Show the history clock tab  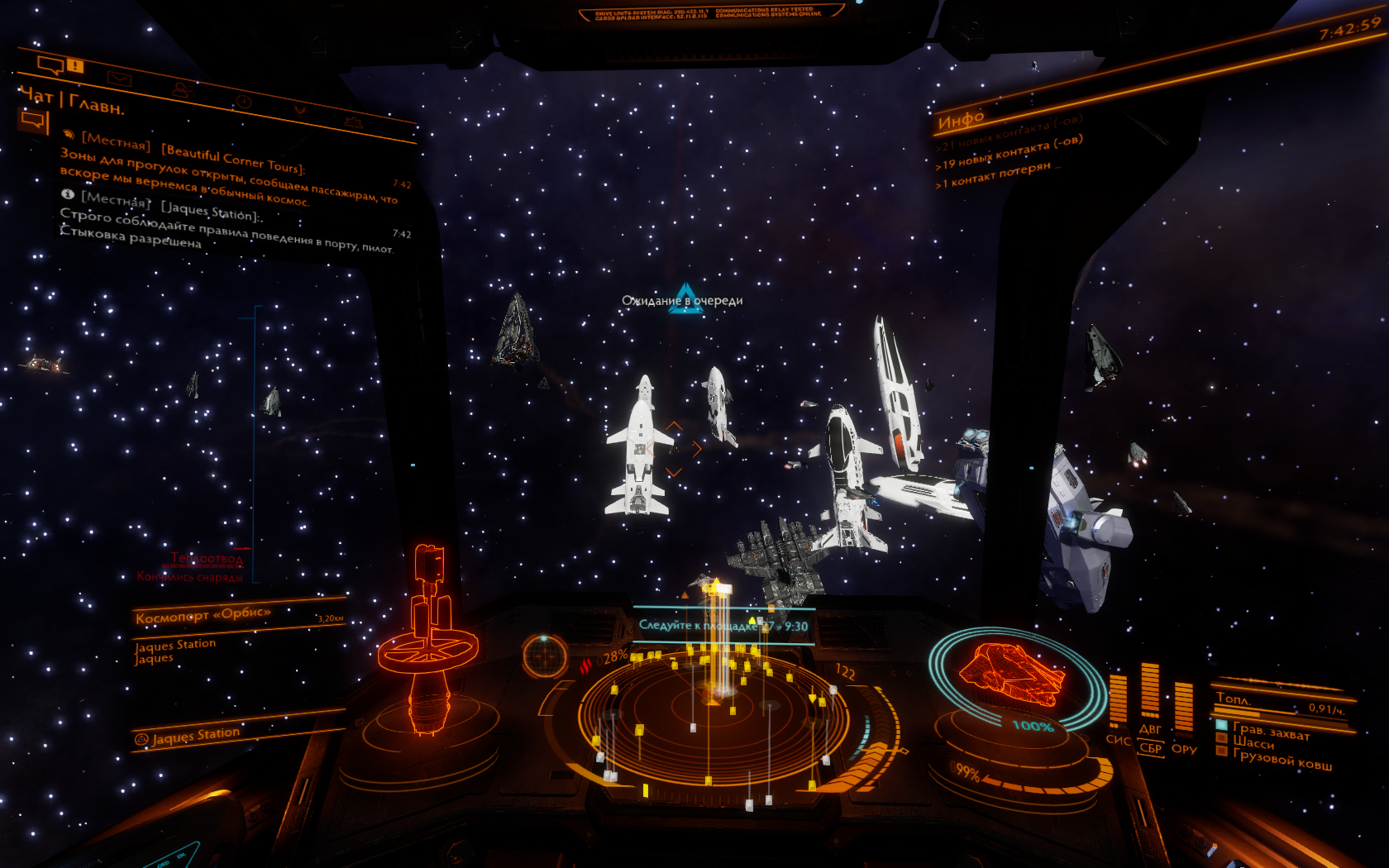point(242,101)
